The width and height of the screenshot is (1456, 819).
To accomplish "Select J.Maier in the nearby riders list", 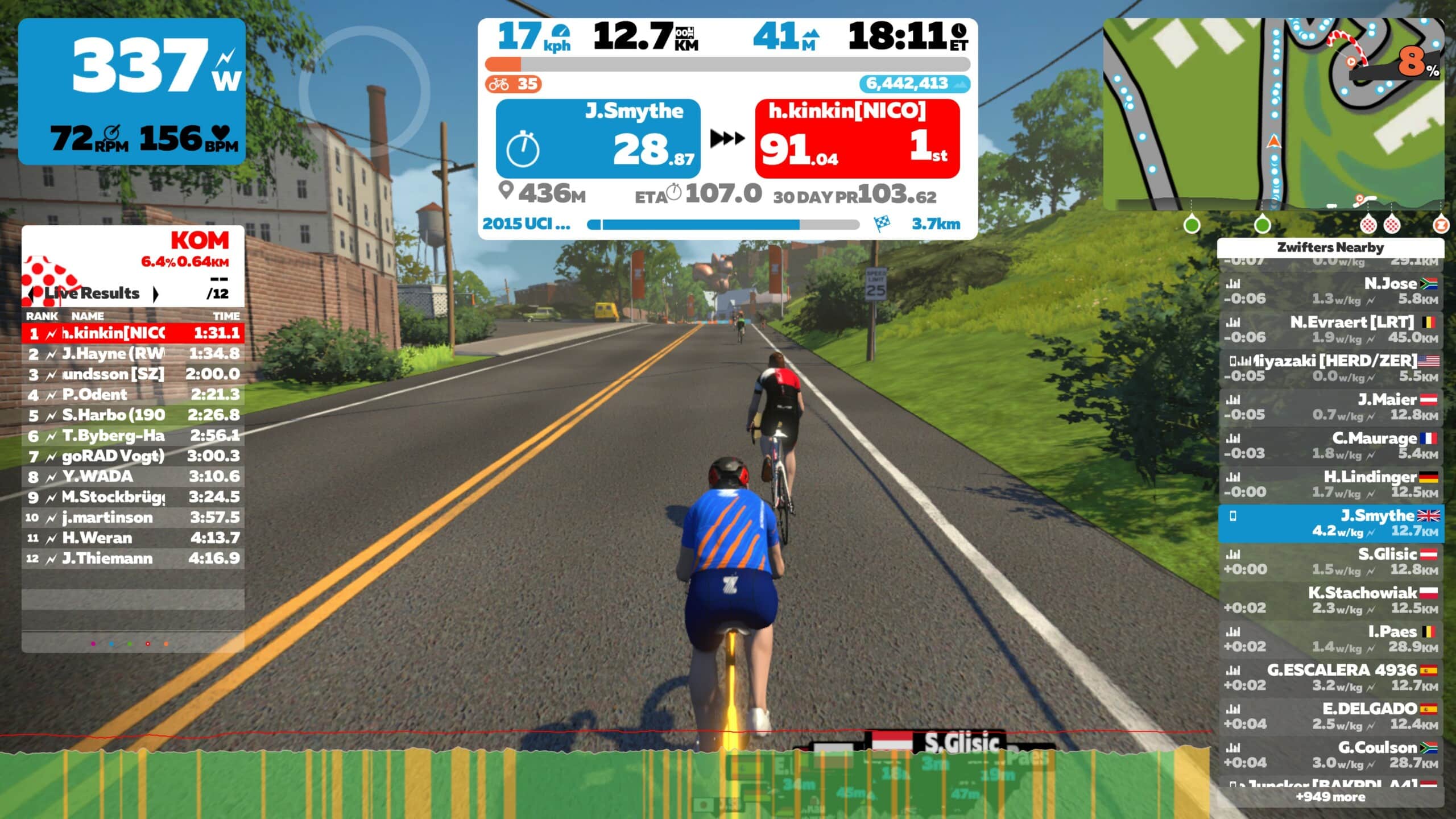I will pos(1330,407).
